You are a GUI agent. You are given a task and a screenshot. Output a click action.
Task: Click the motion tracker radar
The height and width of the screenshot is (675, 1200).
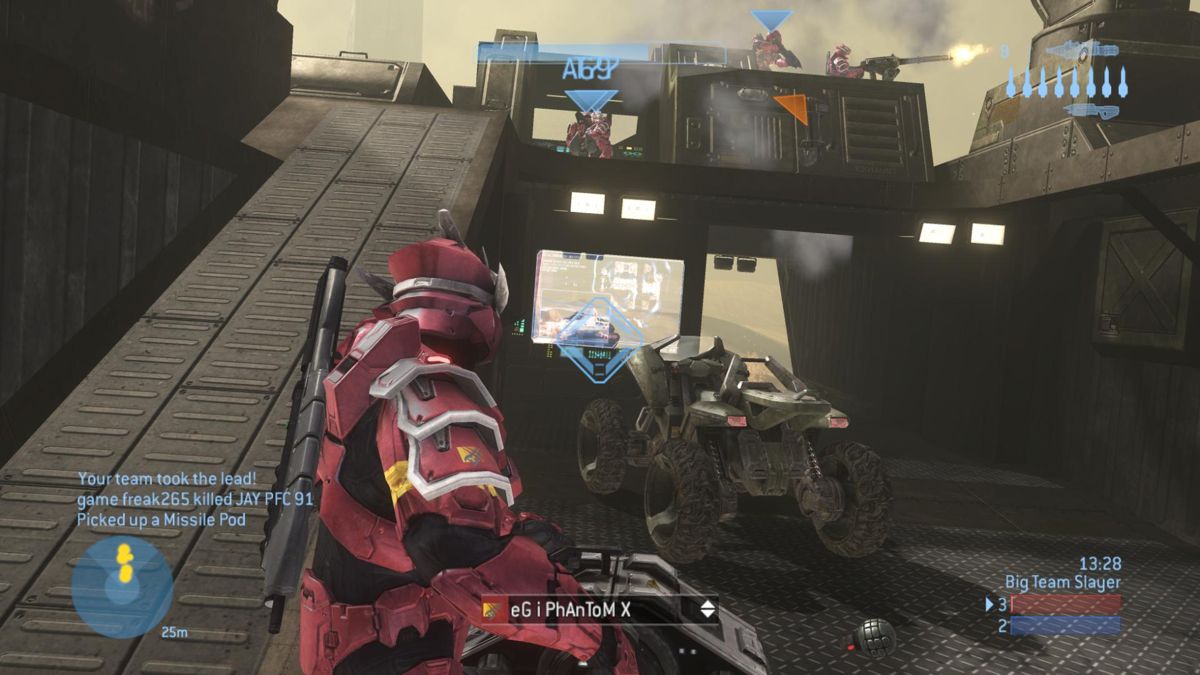pyautogui.click(x=122, y=586)
